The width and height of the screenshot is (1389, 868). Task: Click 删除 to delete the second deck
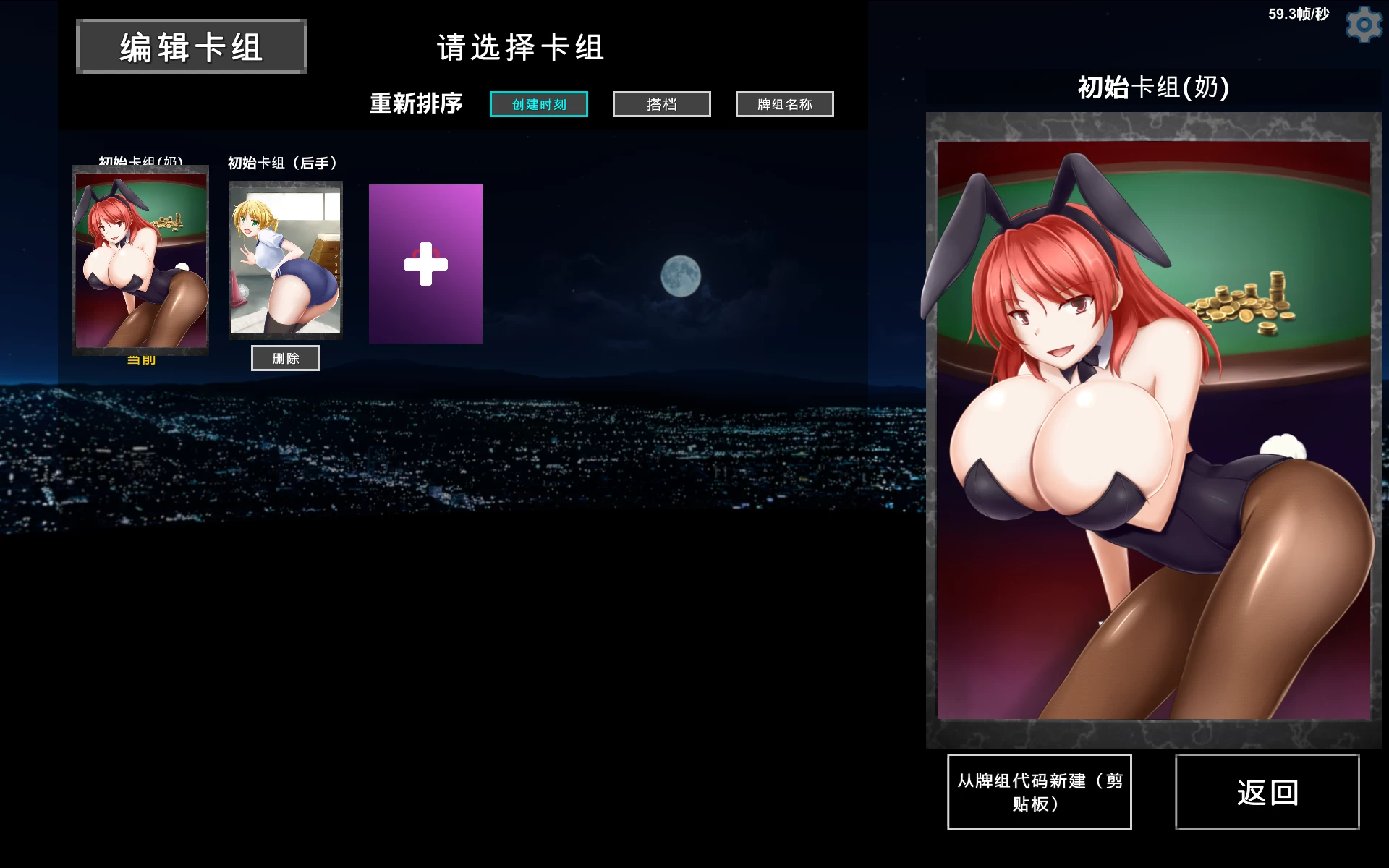pyautogui.click(x=285, y=357)
